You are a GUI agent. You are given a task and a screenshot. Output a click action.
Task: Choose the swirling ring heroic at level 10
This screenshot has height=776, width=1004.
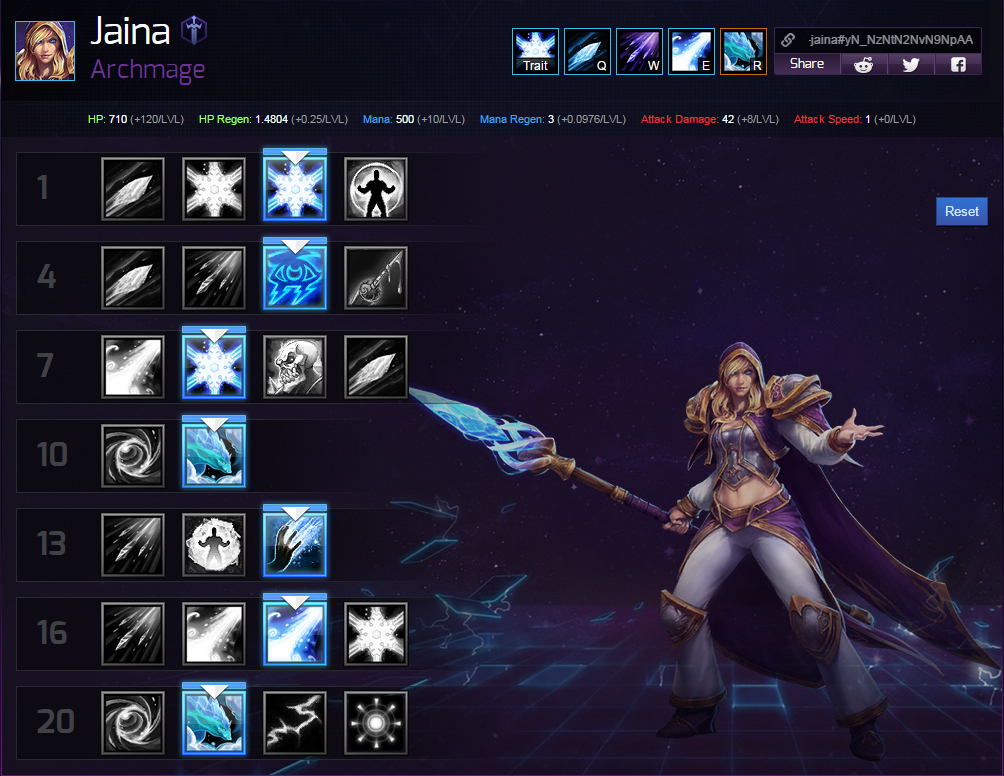133,456
